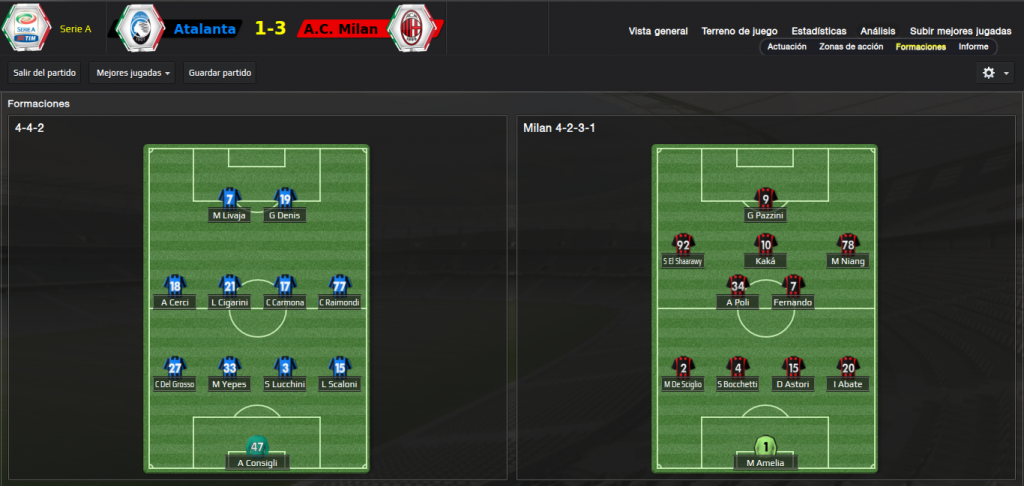
Task: Switch to the Actuación sub-tab
Action: [x=787, y=47]
